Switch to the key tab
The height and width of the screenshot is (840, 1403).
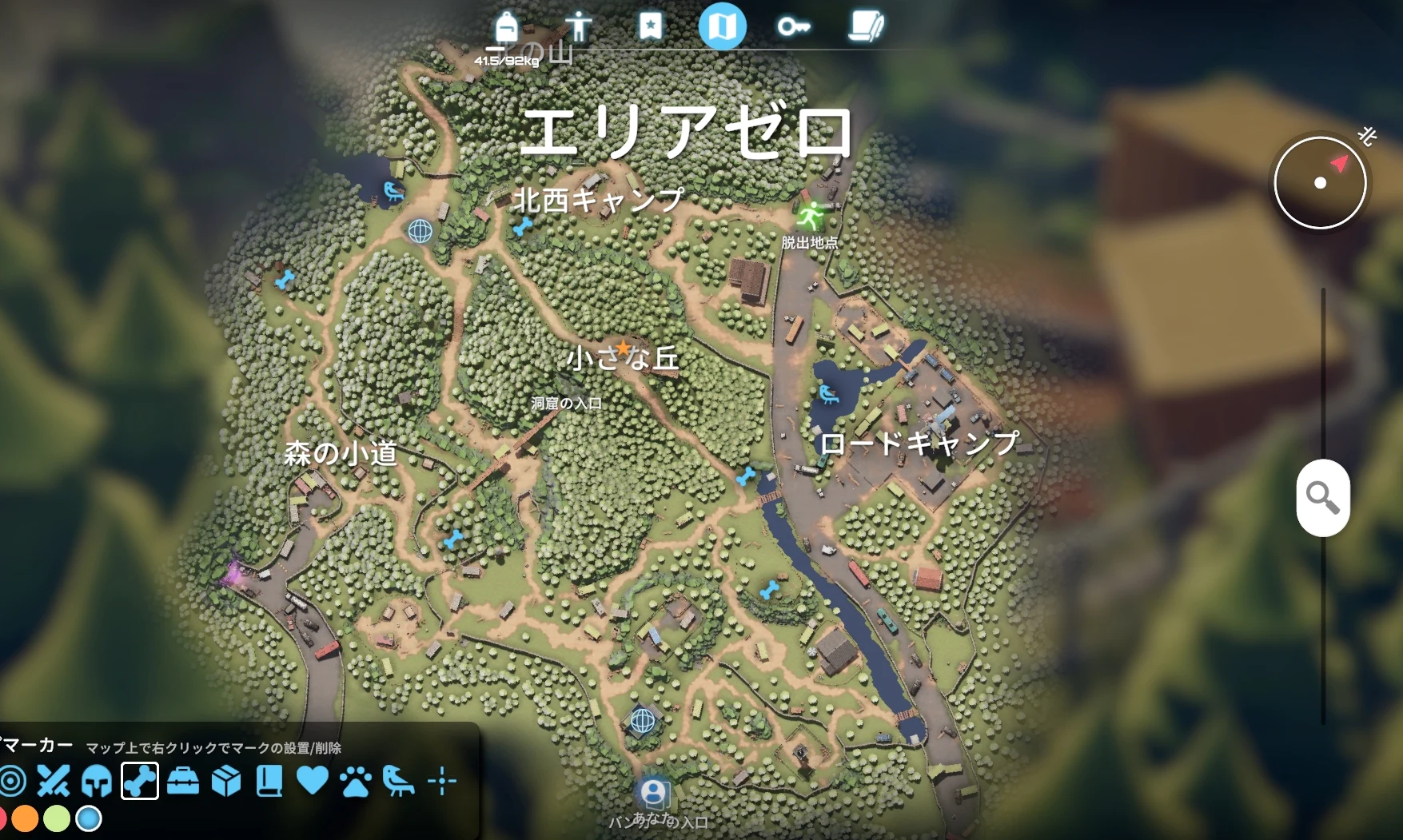pyautogui.click(x=793, y=27)
